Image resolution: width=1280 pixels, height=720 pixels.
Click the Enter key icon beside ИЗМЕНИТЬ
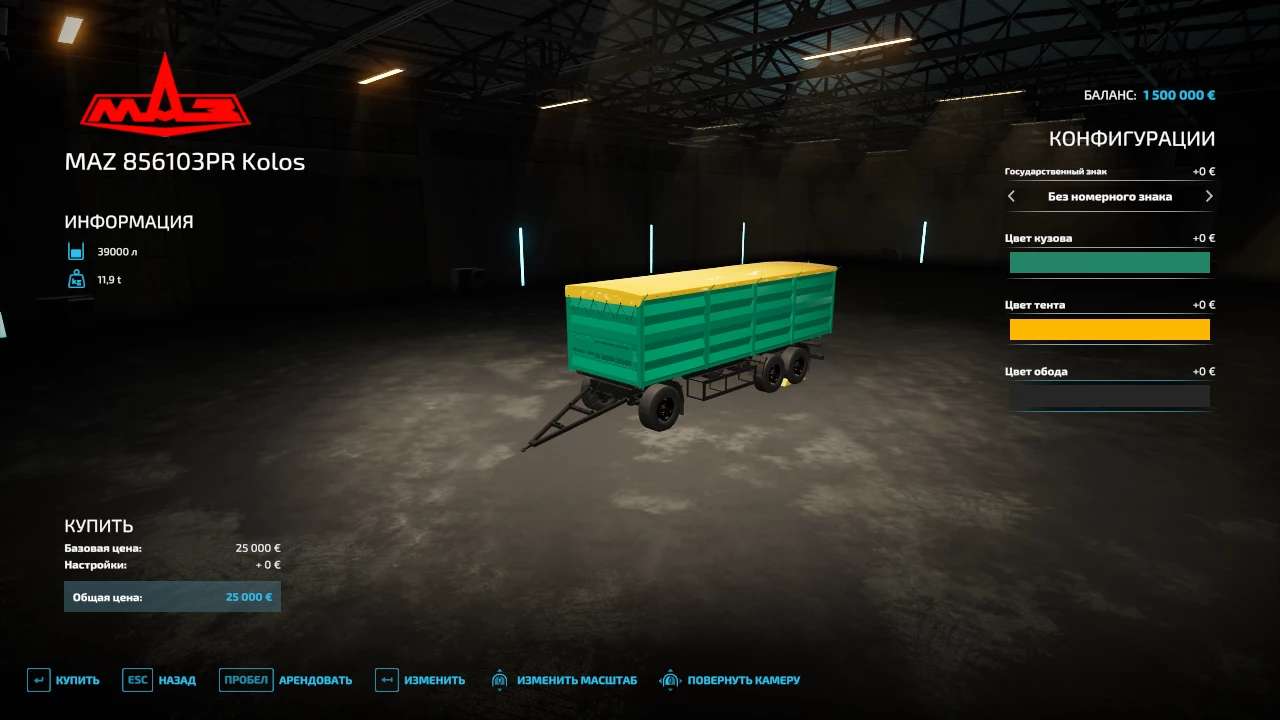coord(385,679)
